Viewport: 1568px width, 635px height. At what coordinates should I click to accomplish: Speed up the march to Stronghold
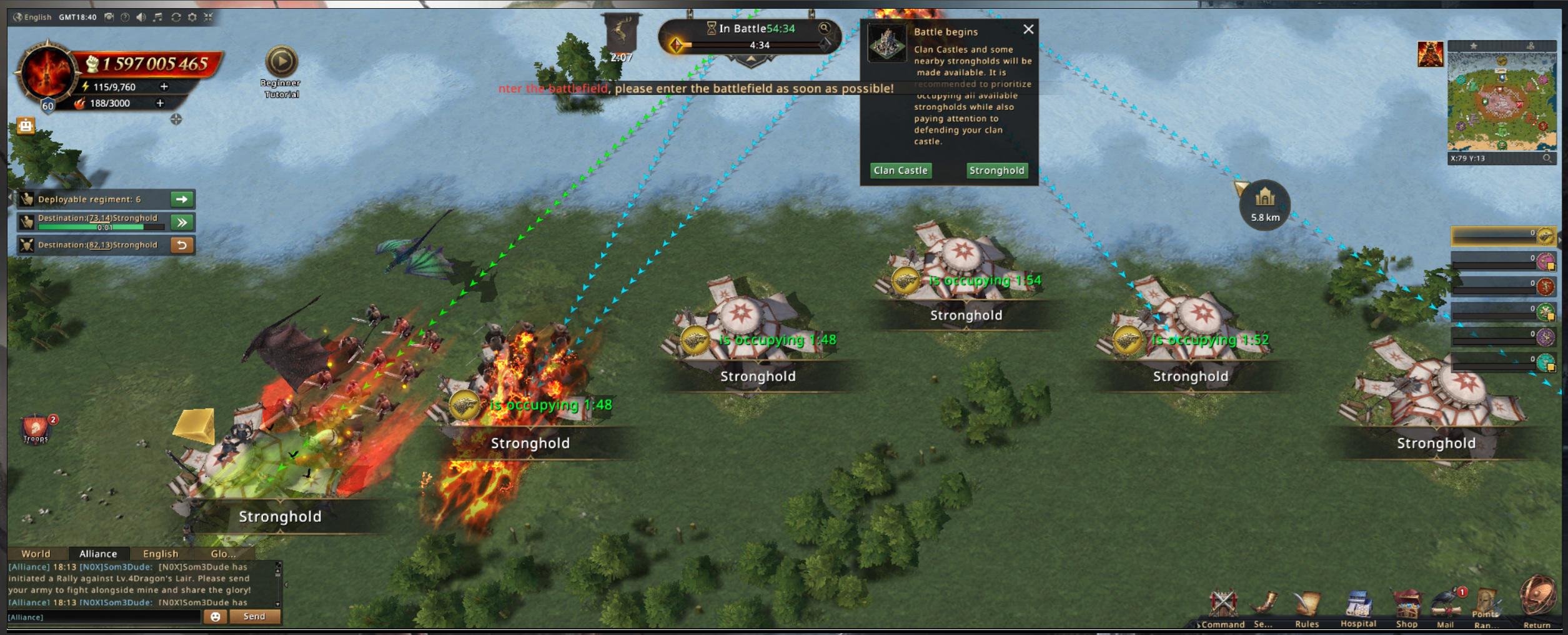[182, 222]
